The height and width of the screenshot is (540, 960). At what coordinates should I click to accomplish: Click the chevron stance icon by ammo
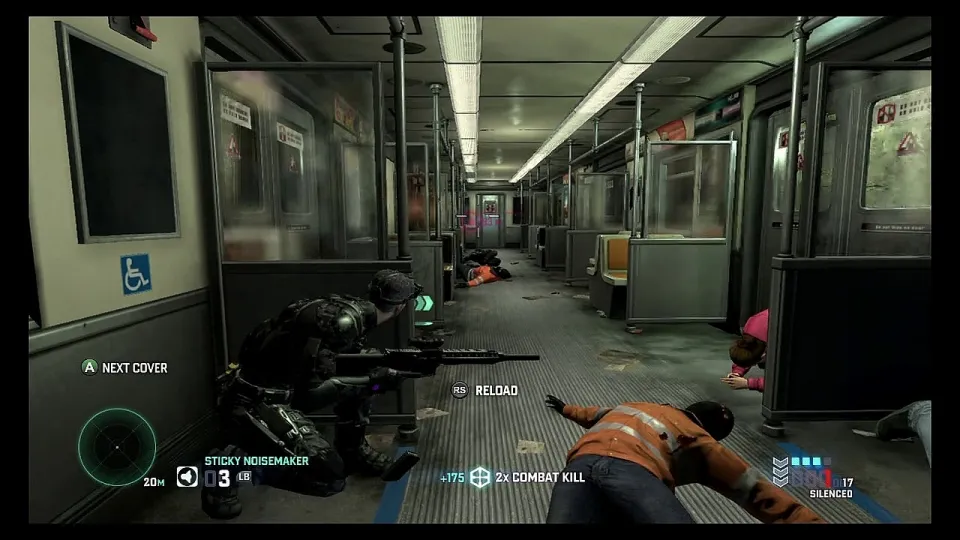[x=780, y=471]
